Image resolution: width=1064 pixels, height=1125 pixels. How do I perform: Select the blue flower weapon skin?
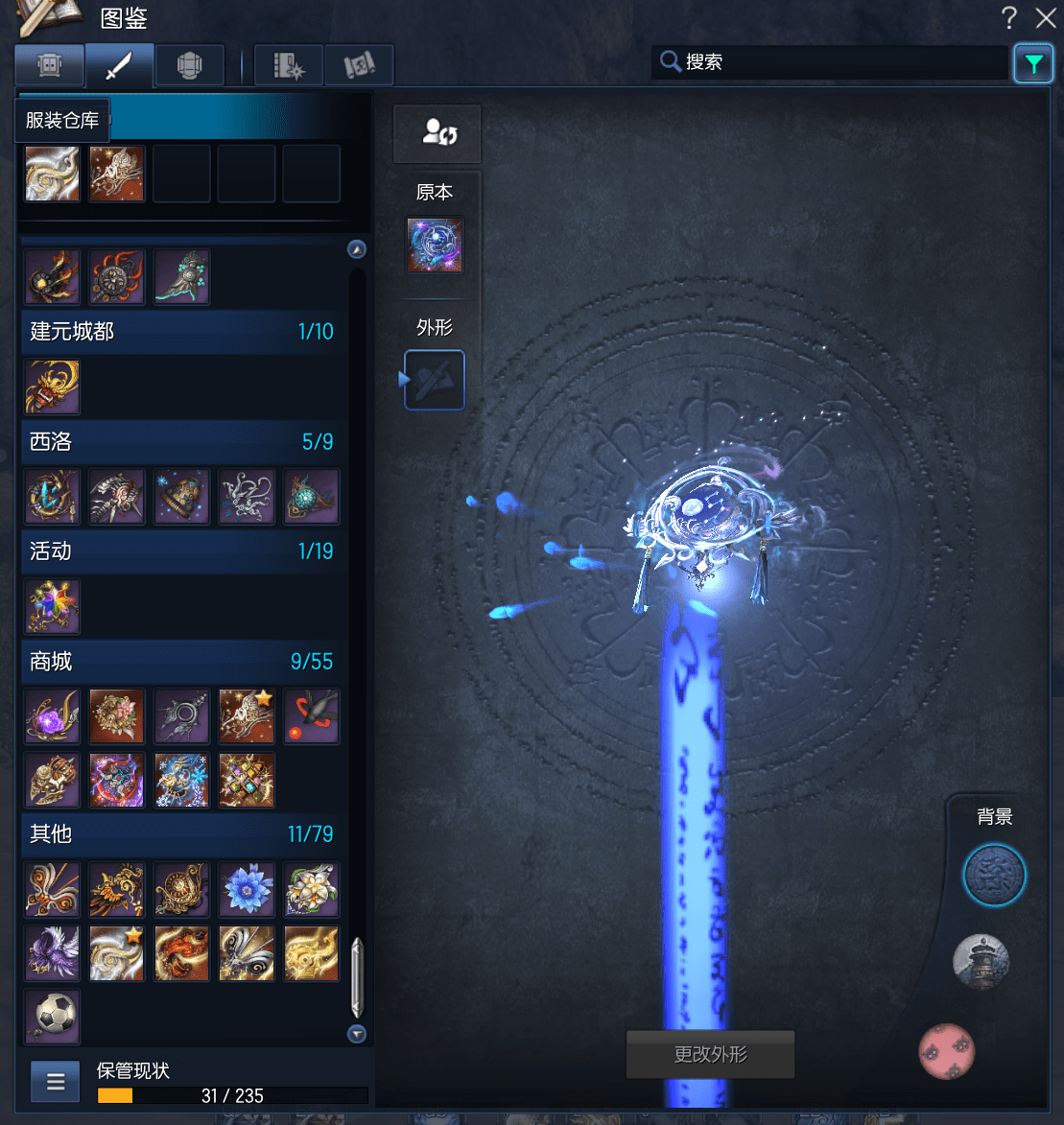pyautogui.click(x=246, y=888)
